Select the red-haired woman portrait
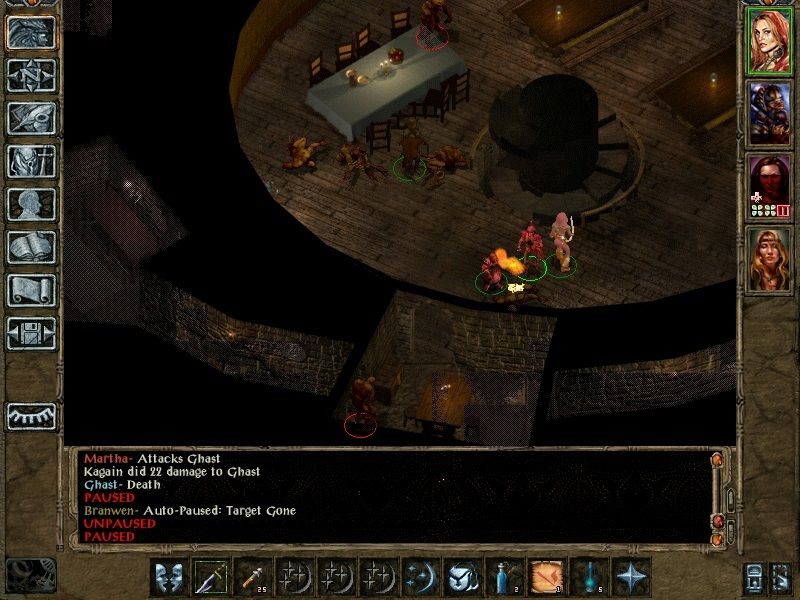 click(770, 39)
